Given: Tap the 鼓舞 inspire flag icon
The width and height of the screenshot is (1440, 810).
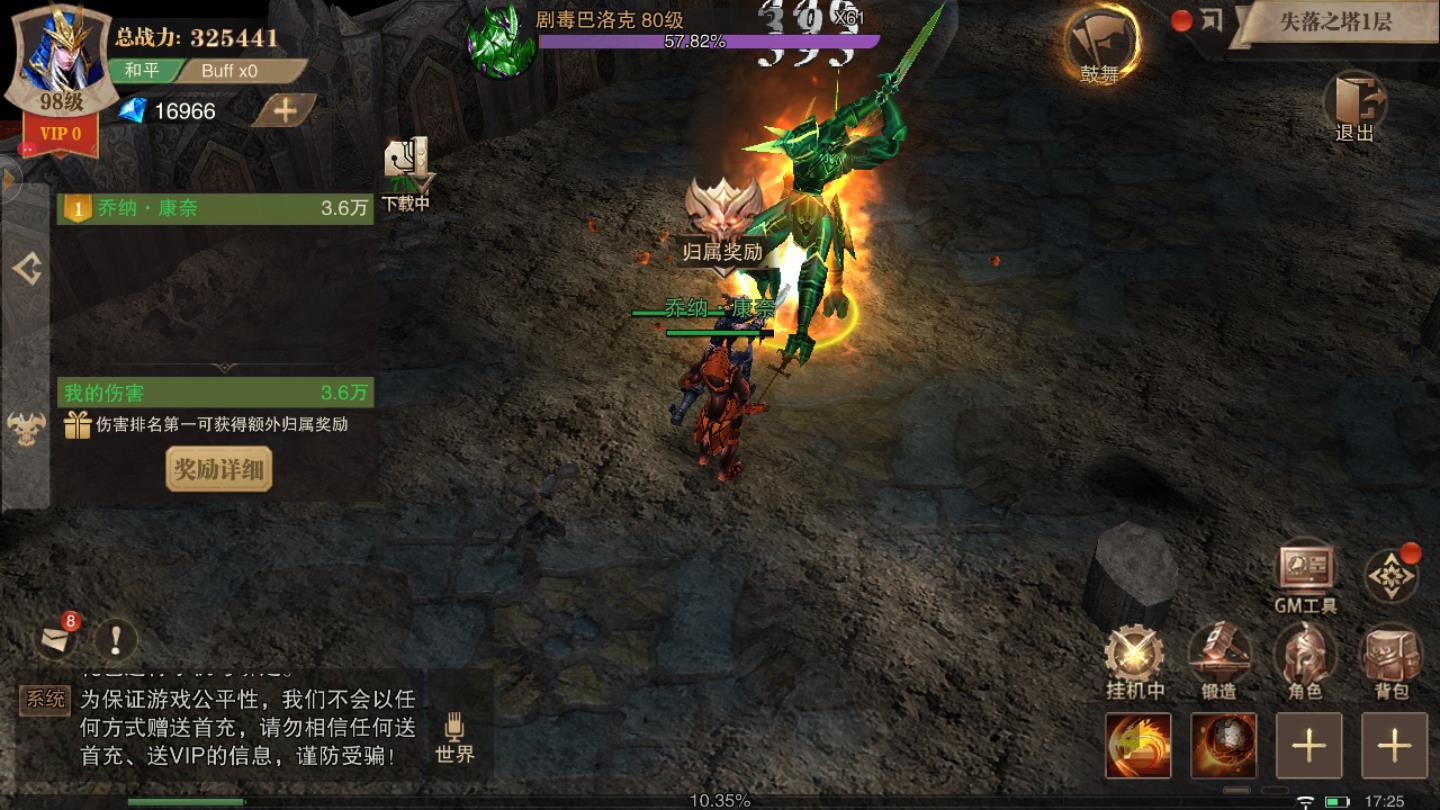Looking at the screenshot, I should coord(1101,44).
